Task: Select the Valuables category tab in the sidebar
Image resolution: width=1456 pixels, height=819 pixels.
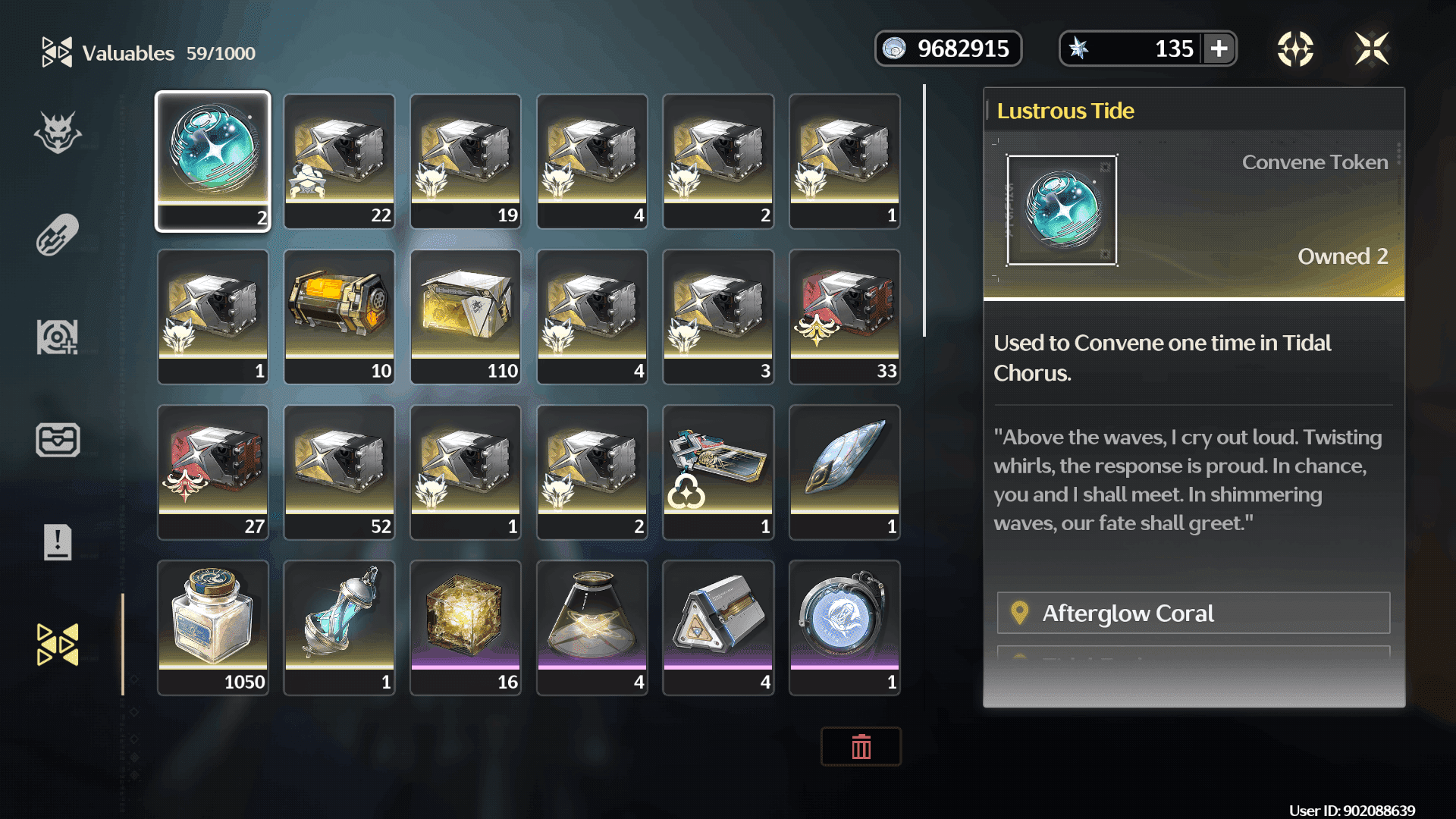Action: tap(58, 645)
